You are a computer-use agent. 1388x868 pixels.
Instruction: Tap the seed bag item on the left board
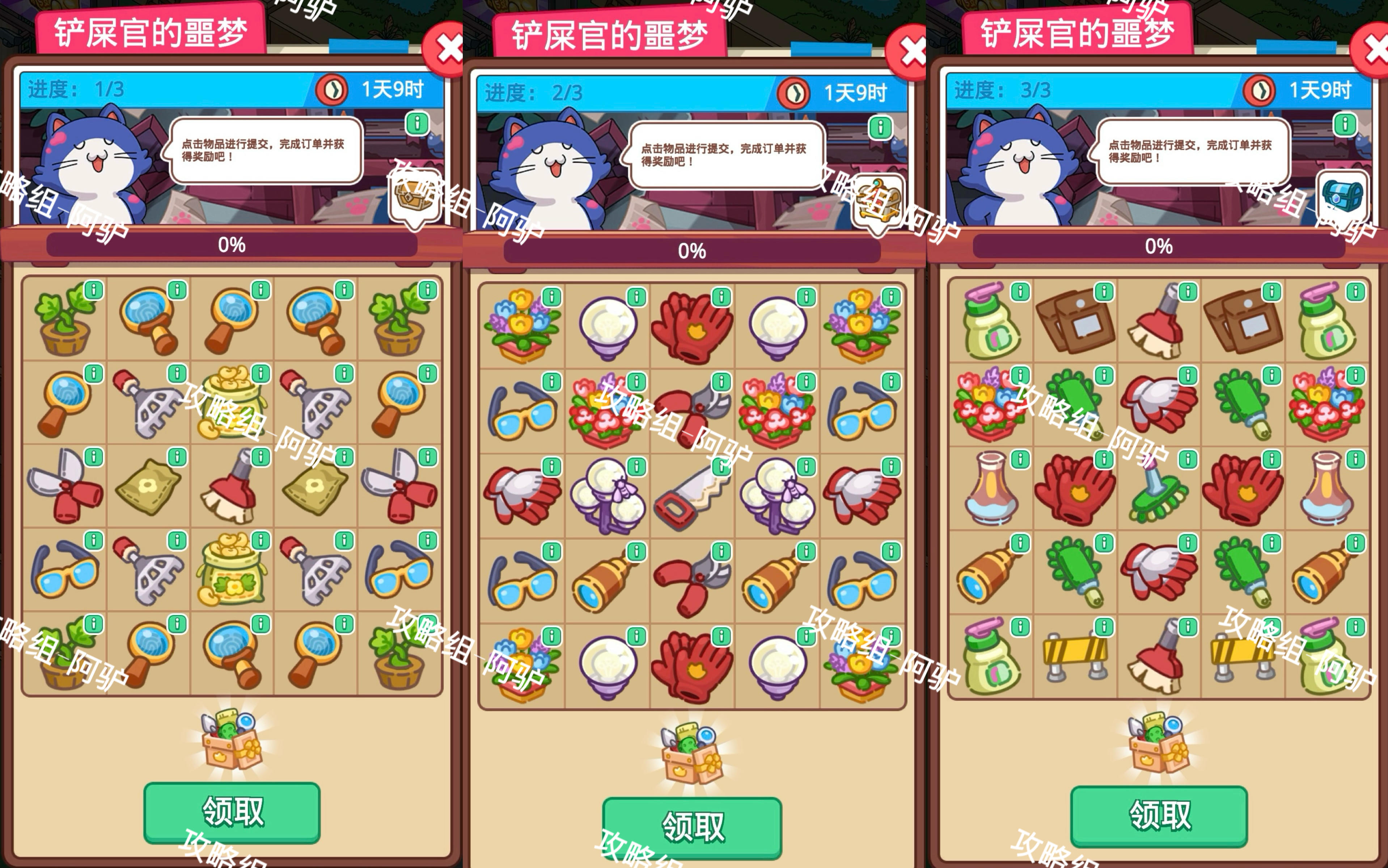147,491
